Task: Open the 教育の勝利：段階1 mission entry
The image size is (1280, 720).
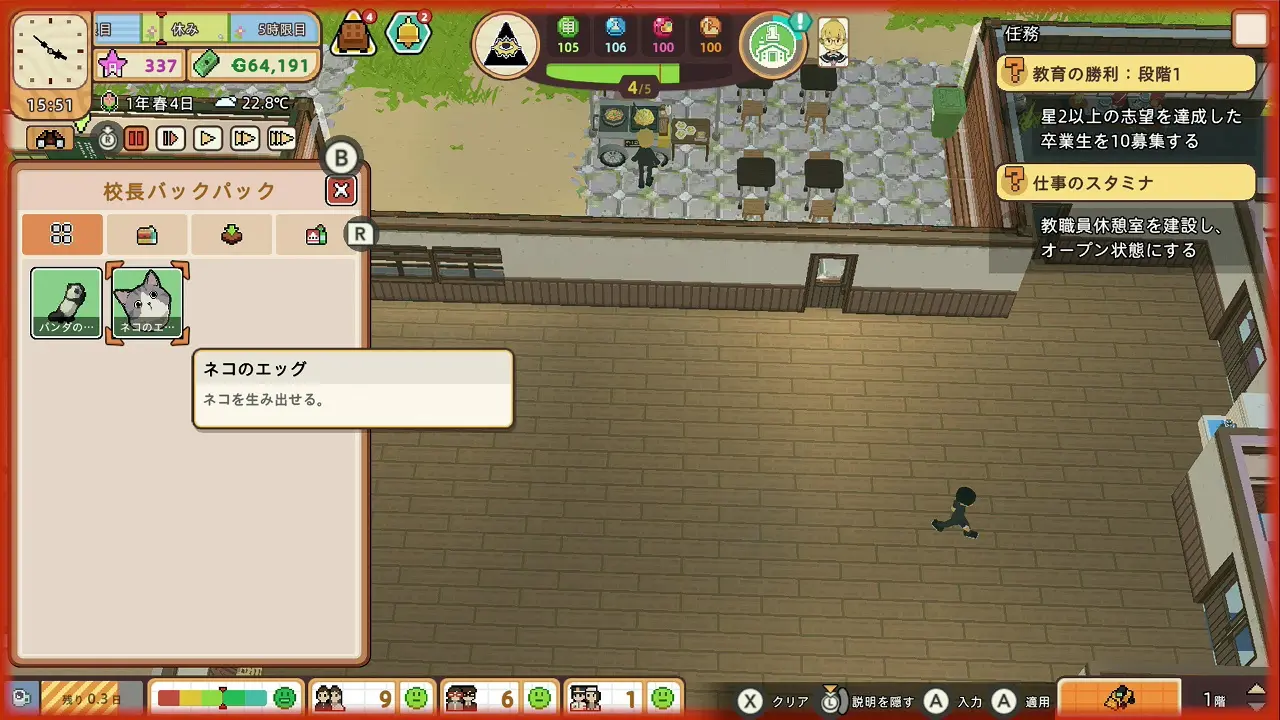Action: (x=1125, y=74)
